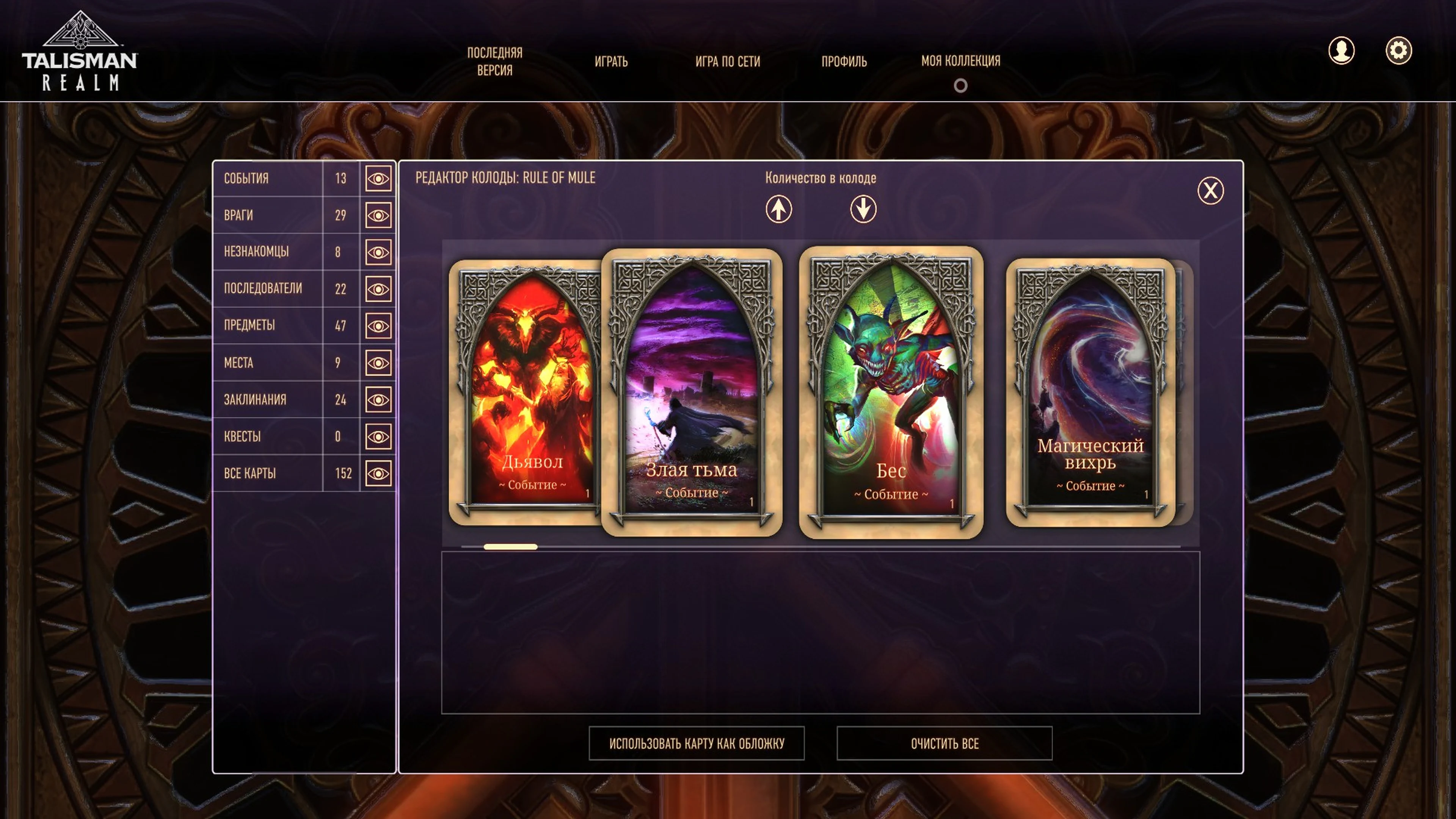Open the ИГРА ПО СЕТИ menu item
The height and width of the screenshot is (819, 1456).
729,62
